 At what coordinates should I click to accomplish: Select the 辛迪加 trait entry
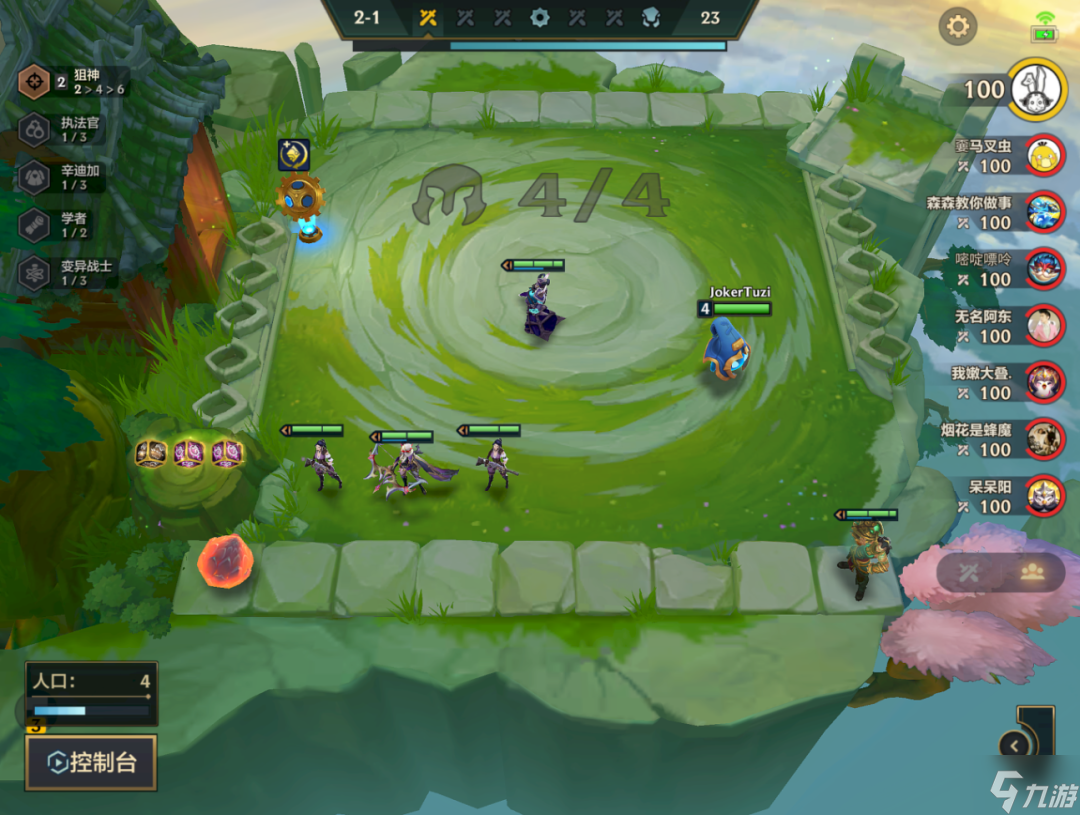pyautogui.click(x=72, y=177)
